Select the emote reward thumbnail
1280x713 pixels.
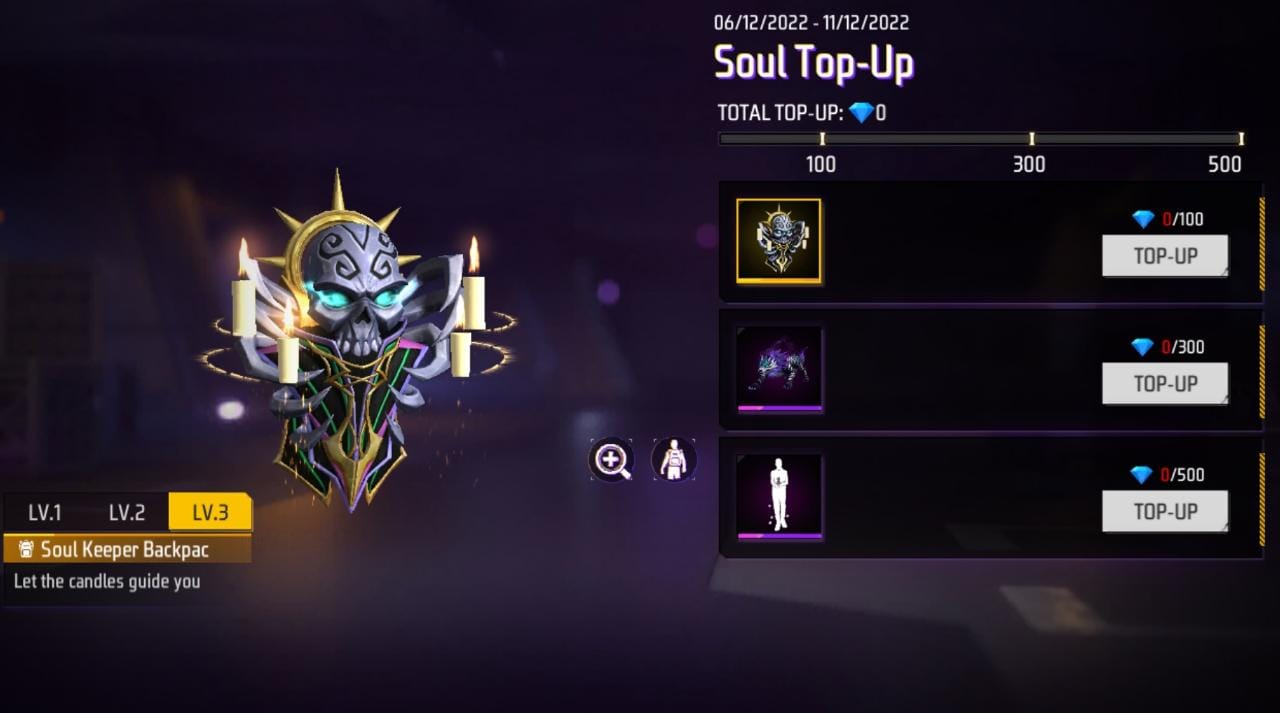[x=779, y=497]
